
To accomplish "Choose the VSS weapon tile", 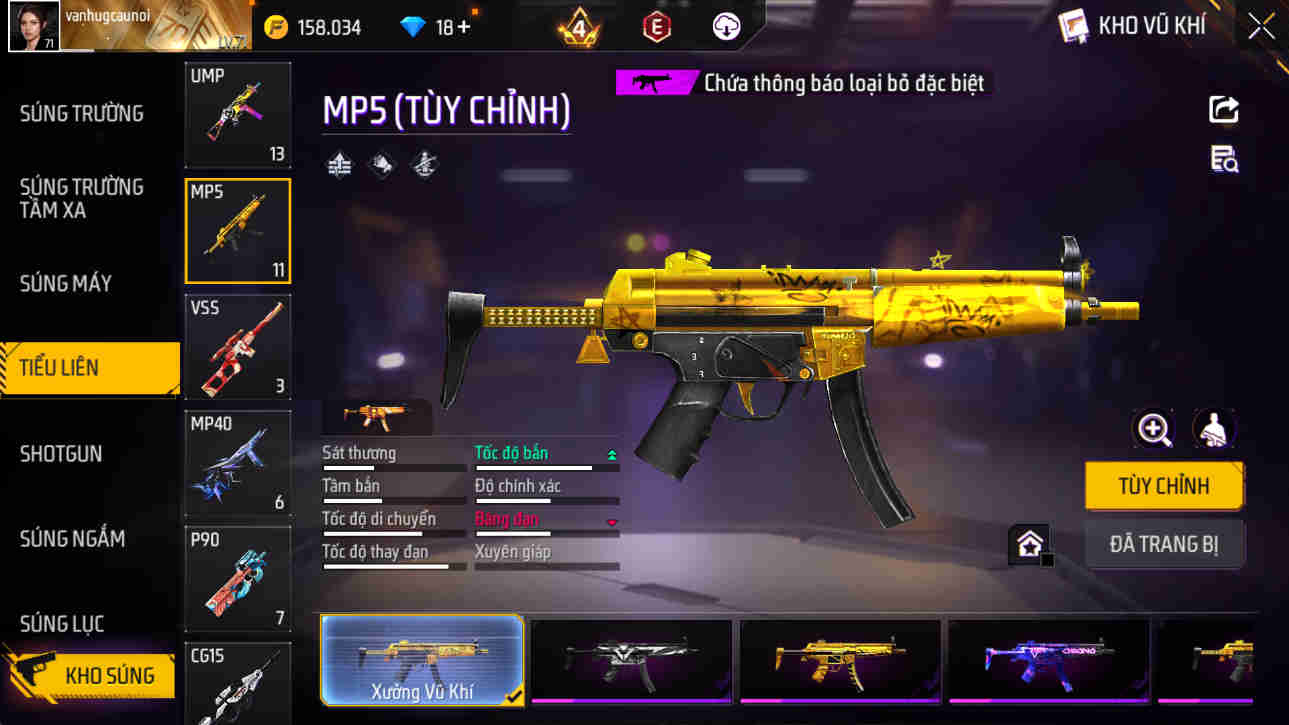I will click(x=238, y=346).
